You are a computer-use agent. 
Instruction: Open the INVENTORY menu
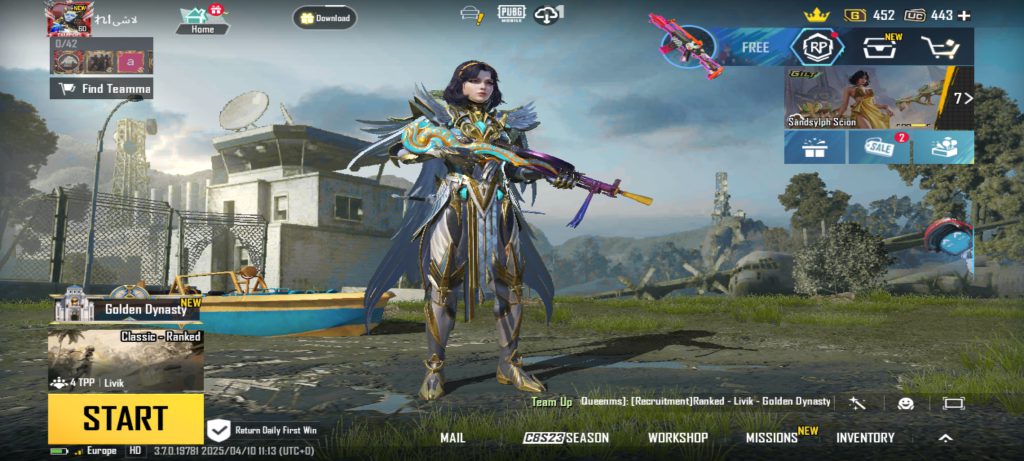(865, 437)
